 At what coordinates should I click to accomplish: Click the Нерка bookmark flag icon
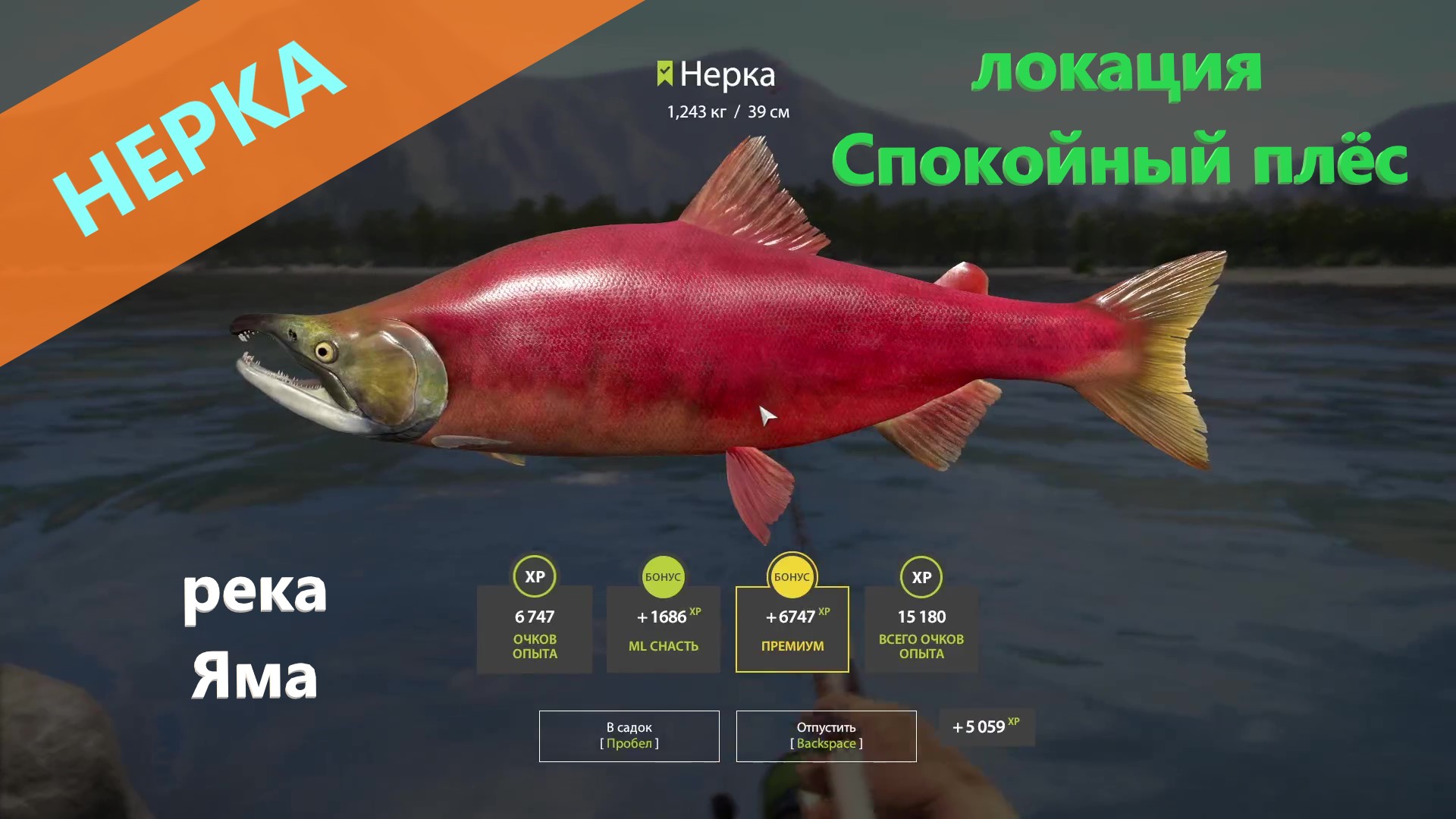(x=664, y=74)
